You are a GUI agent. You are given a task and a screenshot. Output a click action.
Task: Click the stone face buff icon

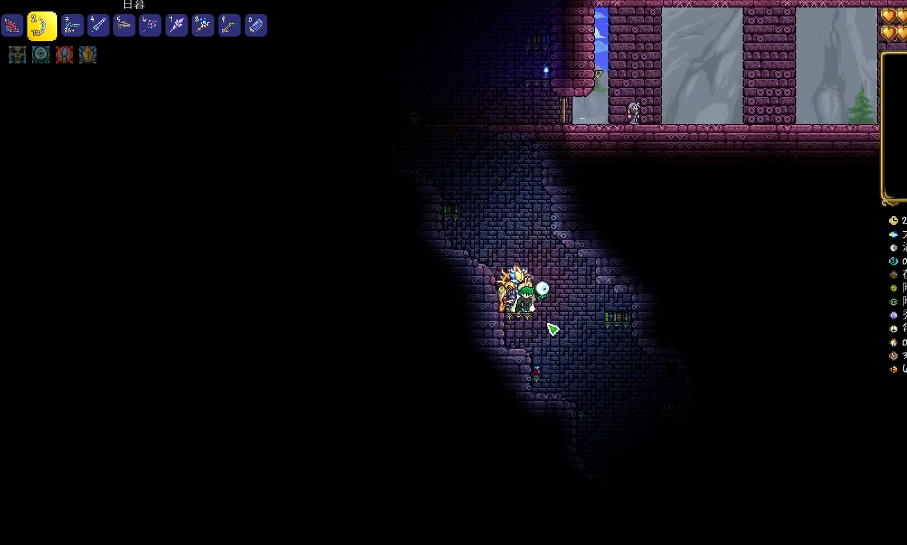[x=17, y=55]
